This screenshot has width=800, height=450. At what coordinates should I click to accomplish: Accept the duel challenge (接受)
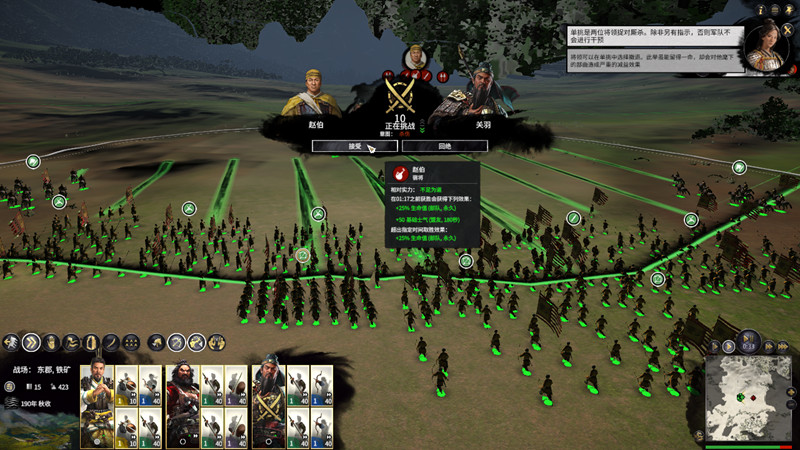pyautogui.click(x=355, y=146)
